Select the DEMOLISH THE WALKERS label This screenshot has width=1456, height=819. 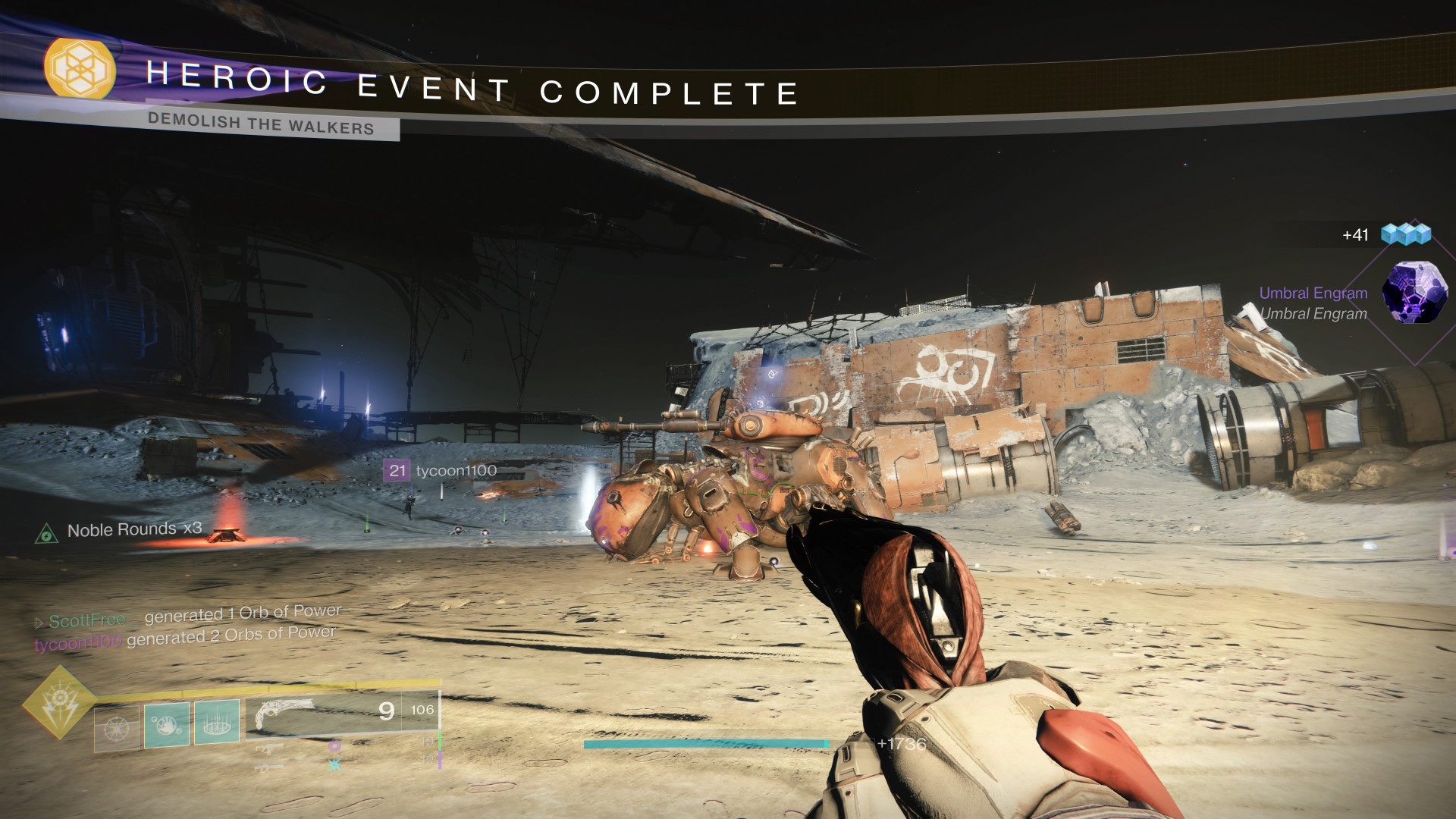tap(263, 126)
